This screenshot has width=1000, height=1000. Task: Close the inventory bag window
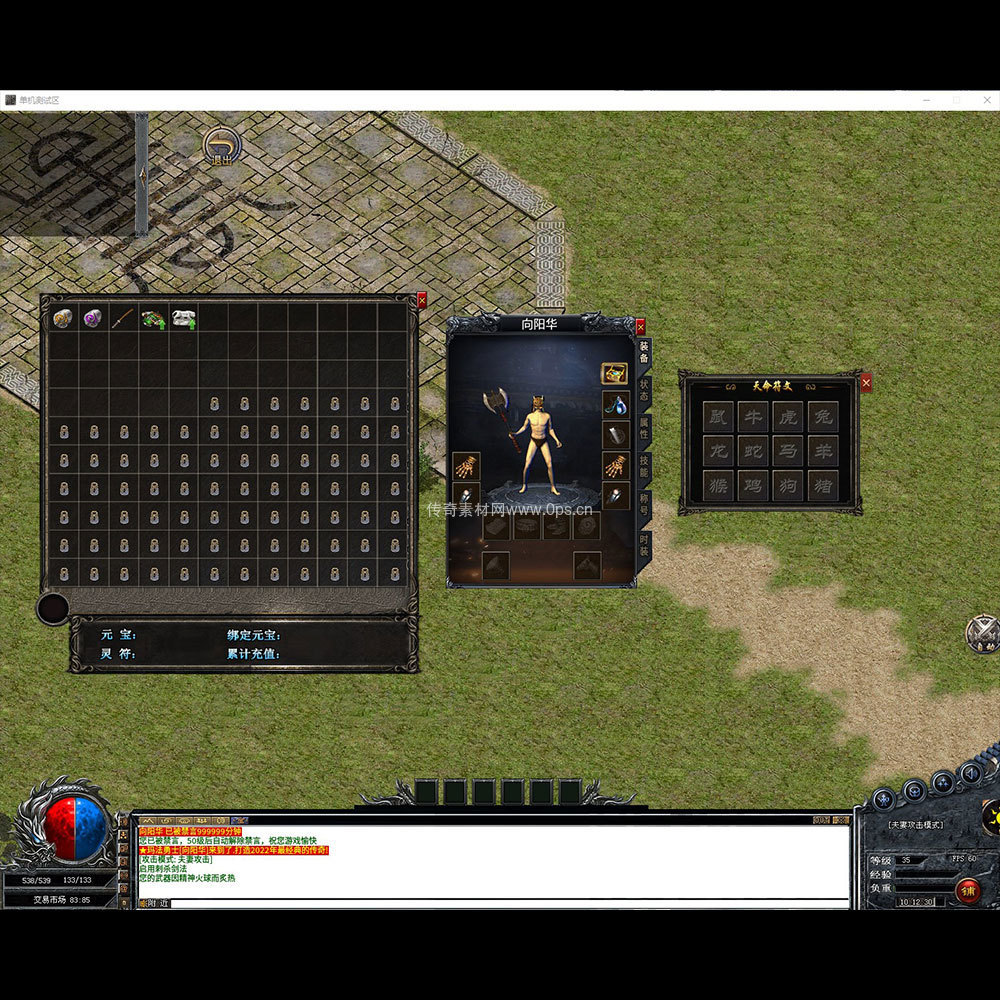[x=421, y=299]
